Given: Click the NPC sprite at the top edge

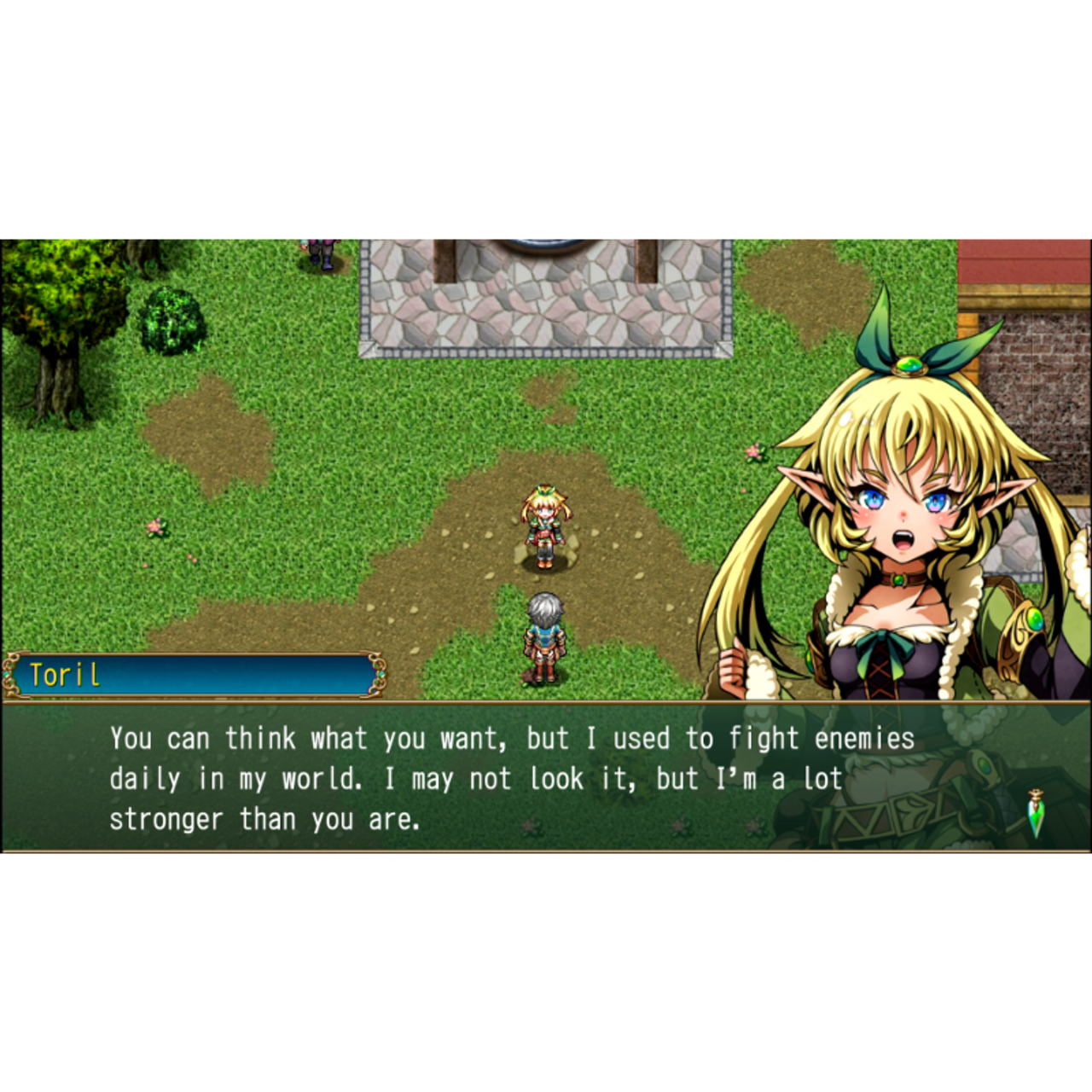Looking at the screenshot, I should (x=320, y=245).
